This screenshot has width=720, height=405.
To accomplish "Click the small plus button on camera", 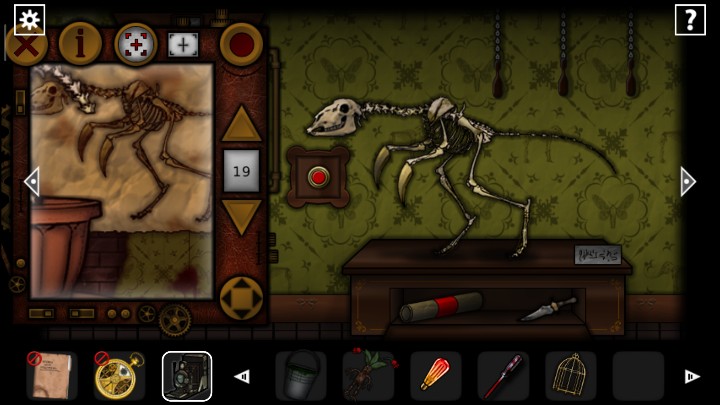I will coord(183,44).
